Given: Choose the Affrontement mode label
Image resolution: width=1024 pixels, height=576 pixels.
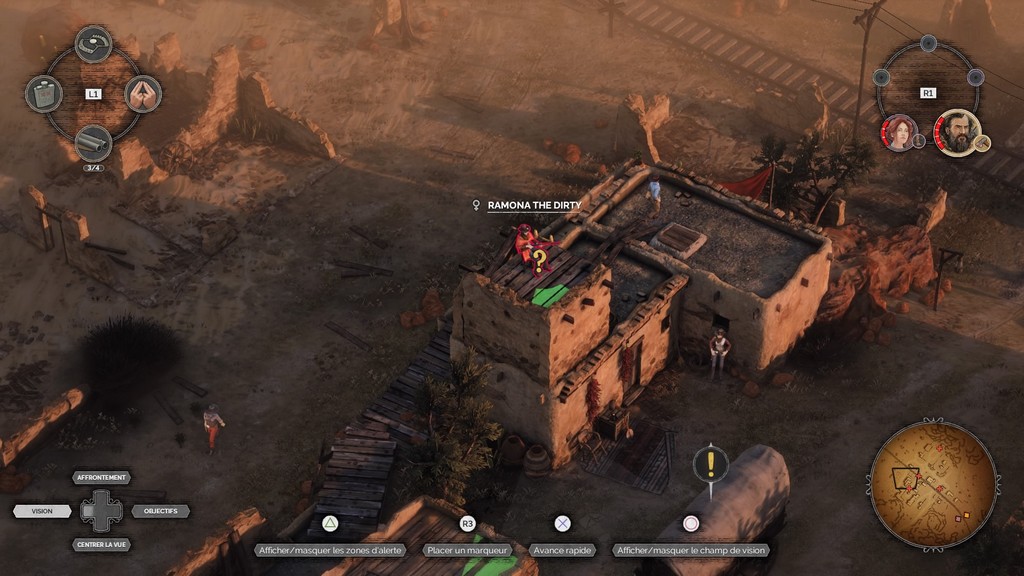Looking at the screenshot, I should click(x=102, y=478).
